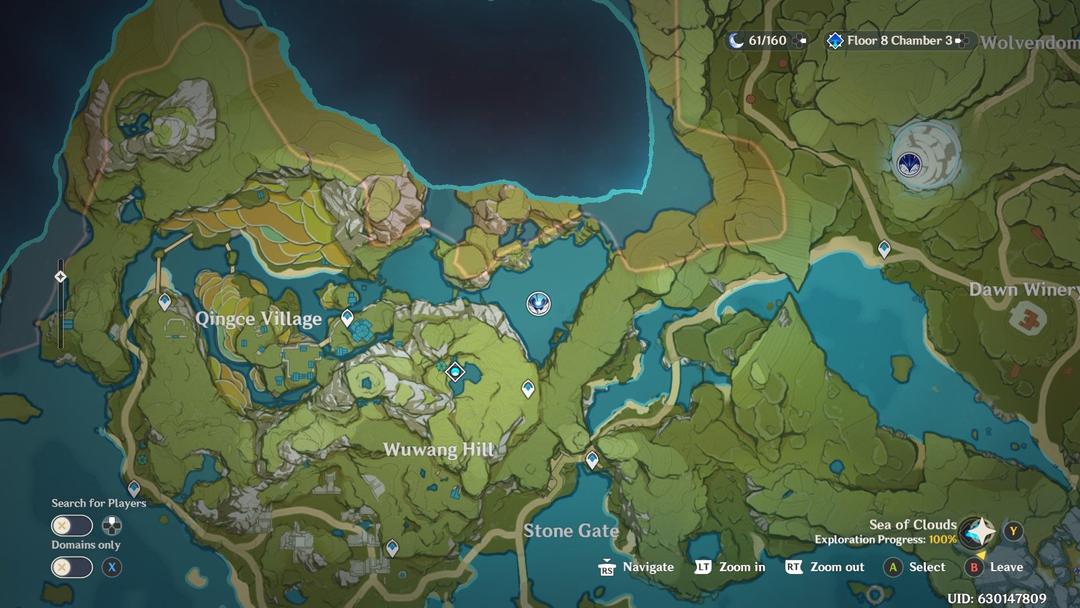The width and height of the screenshot is (1080, 608).
Task: Pick the teleport waypoint northwest of Dawn Winery
Action: [884, 249]
